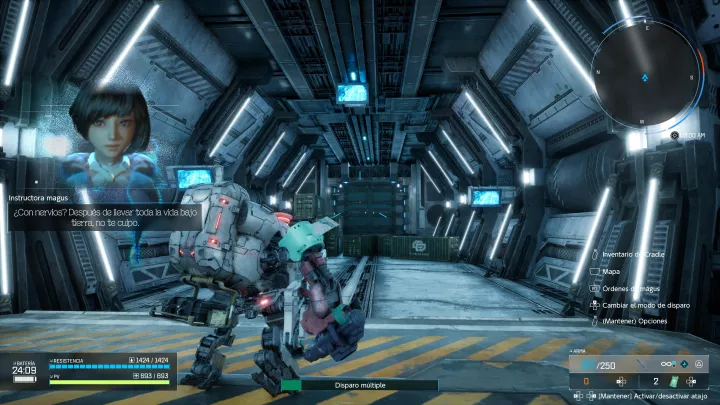Screen dimensions: 720x405
Task: Open the Mapa shortcut entry
Action: (612, 271)
